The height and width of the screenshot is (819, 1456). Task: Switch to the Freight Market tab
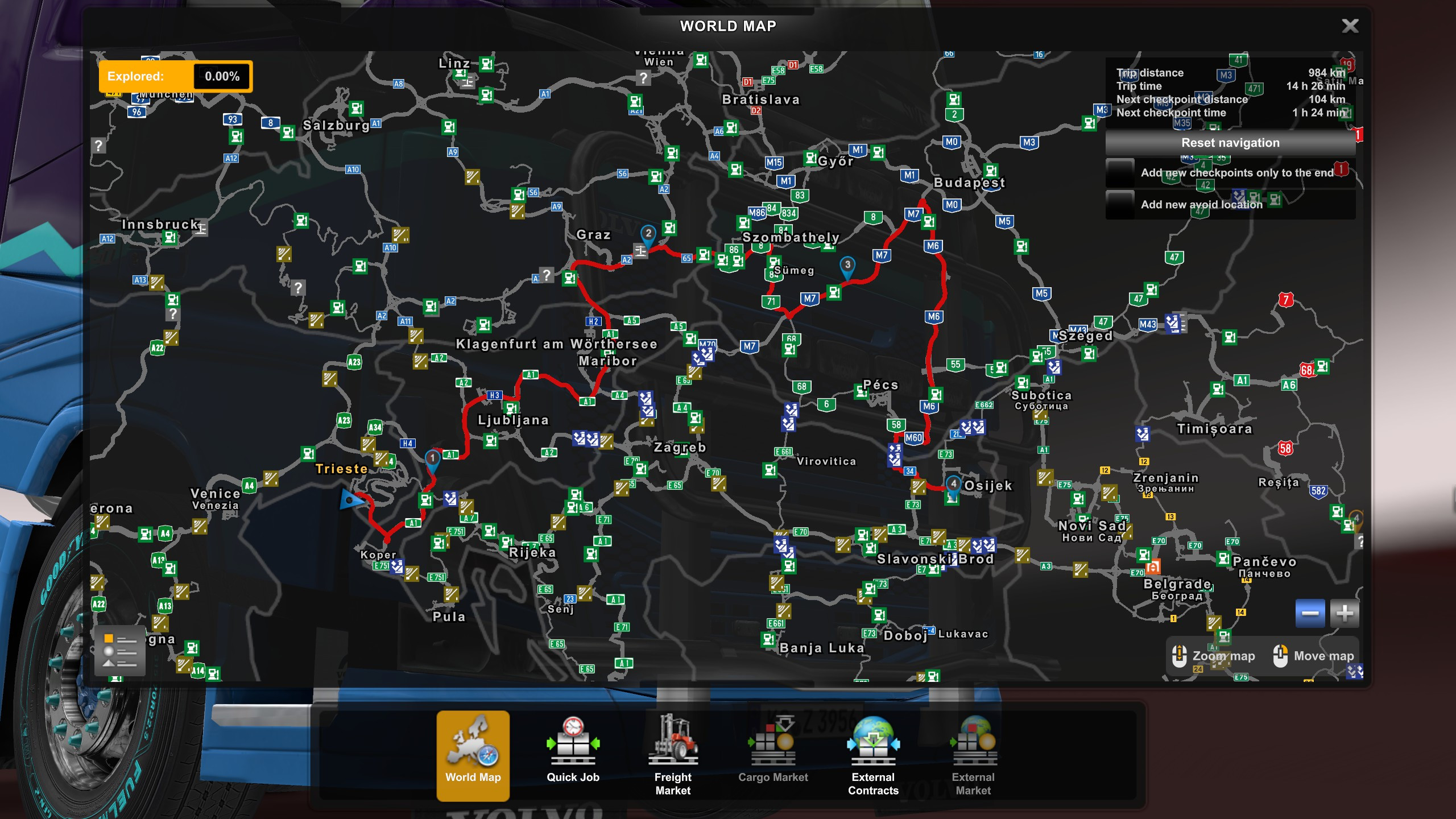(x=672, y=756)
